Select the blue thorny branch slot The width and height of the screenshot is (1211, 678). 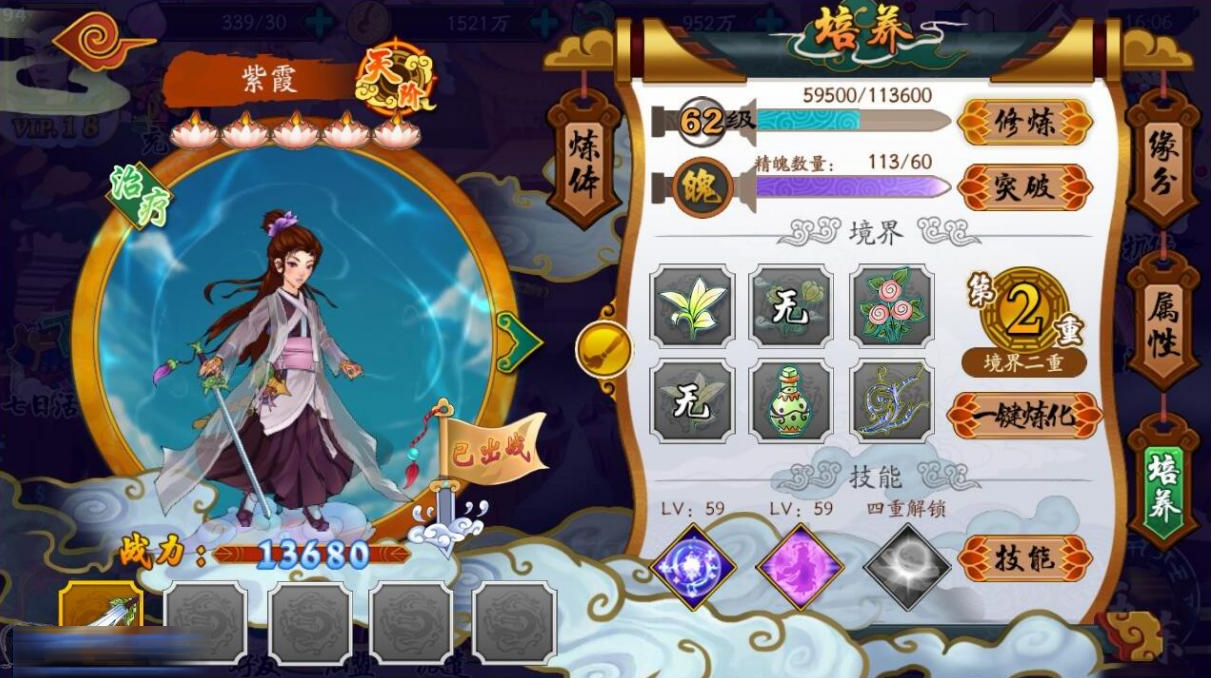[x=892, y=401]
